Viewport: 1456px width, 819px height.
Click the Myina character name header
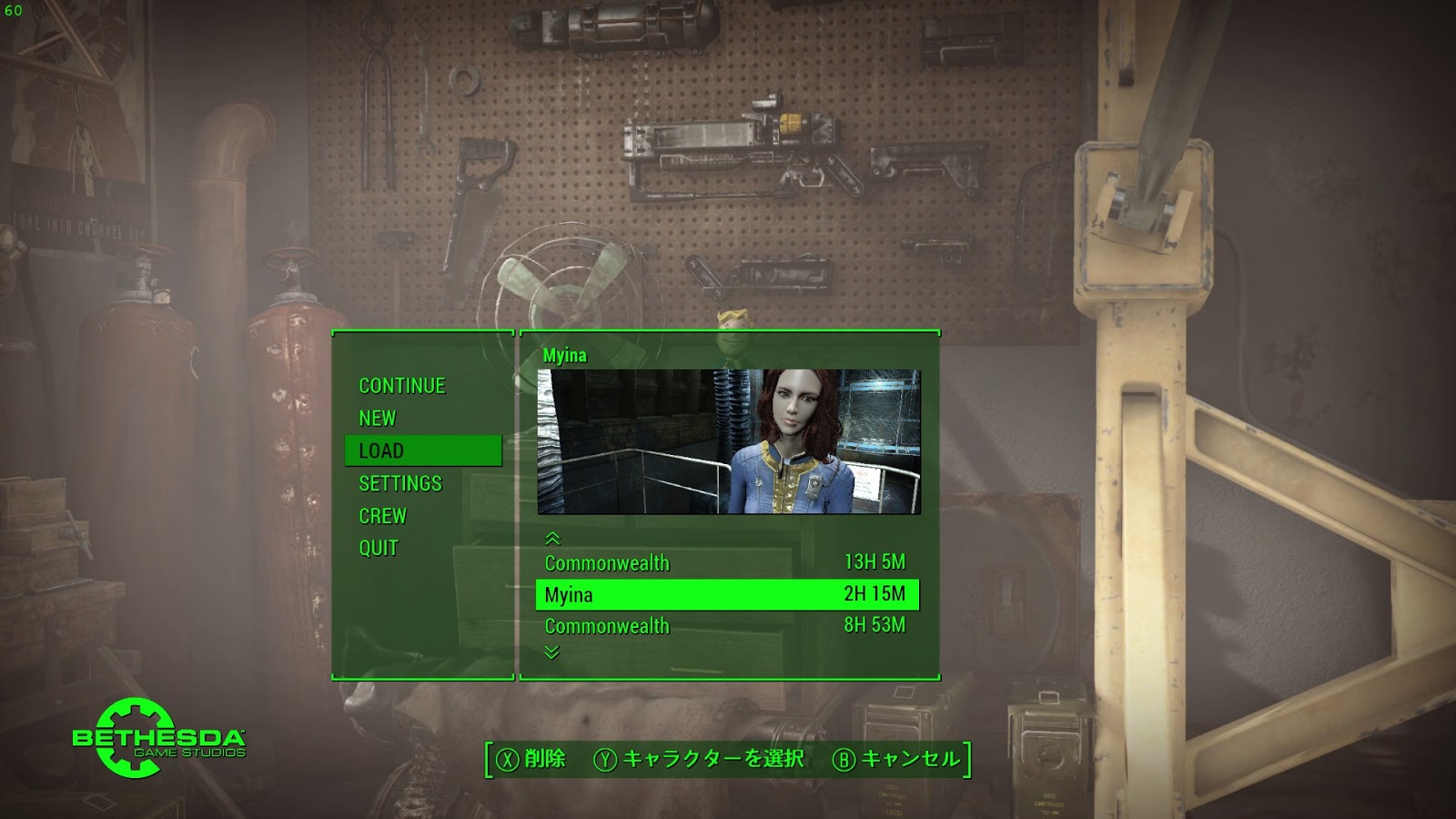(564, 355)
